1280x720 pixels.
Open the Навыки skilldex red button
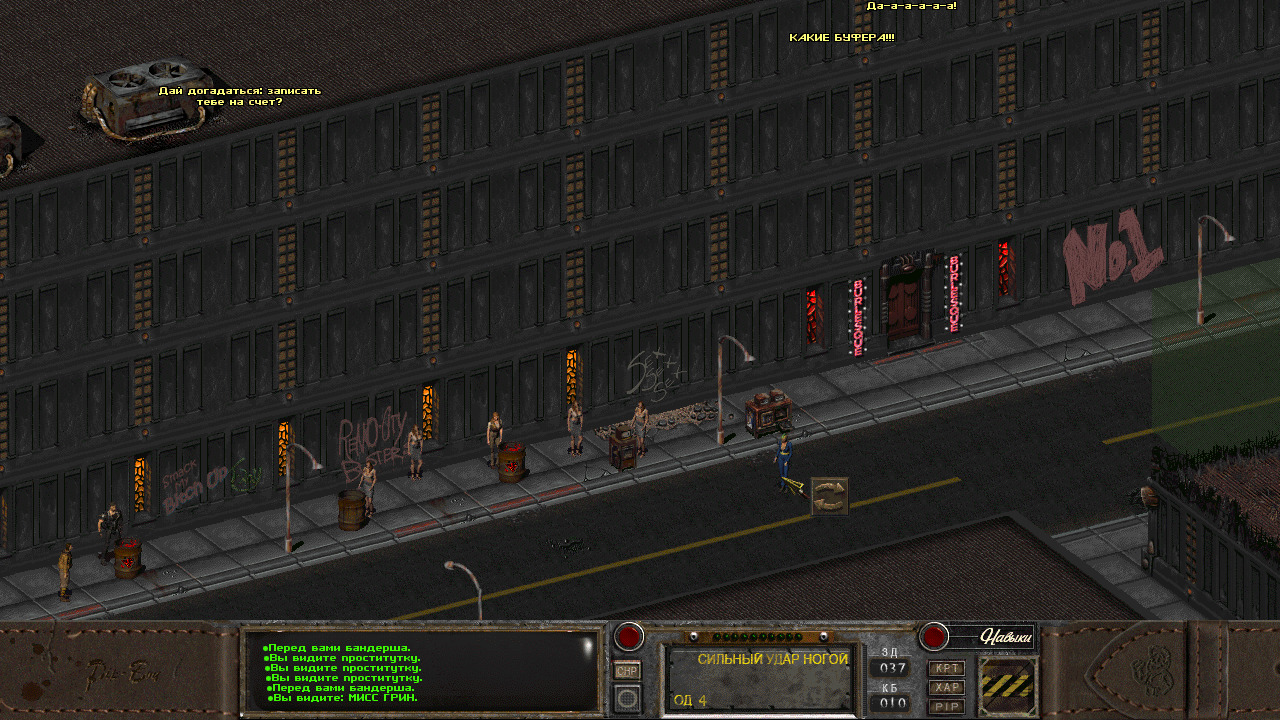coord(934,636)
